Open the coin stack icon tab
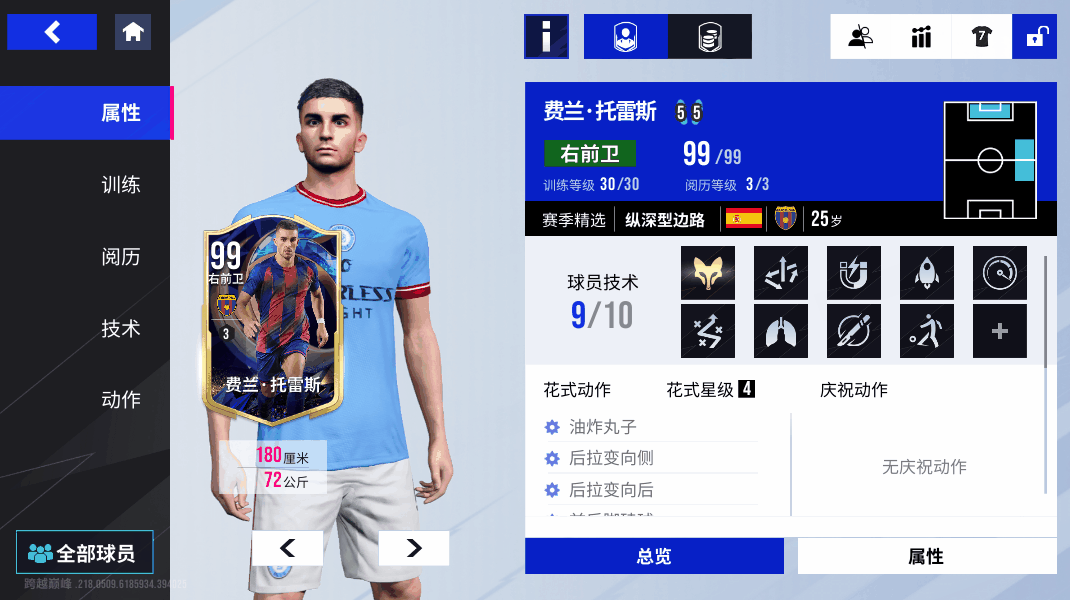 click(709, 37)
